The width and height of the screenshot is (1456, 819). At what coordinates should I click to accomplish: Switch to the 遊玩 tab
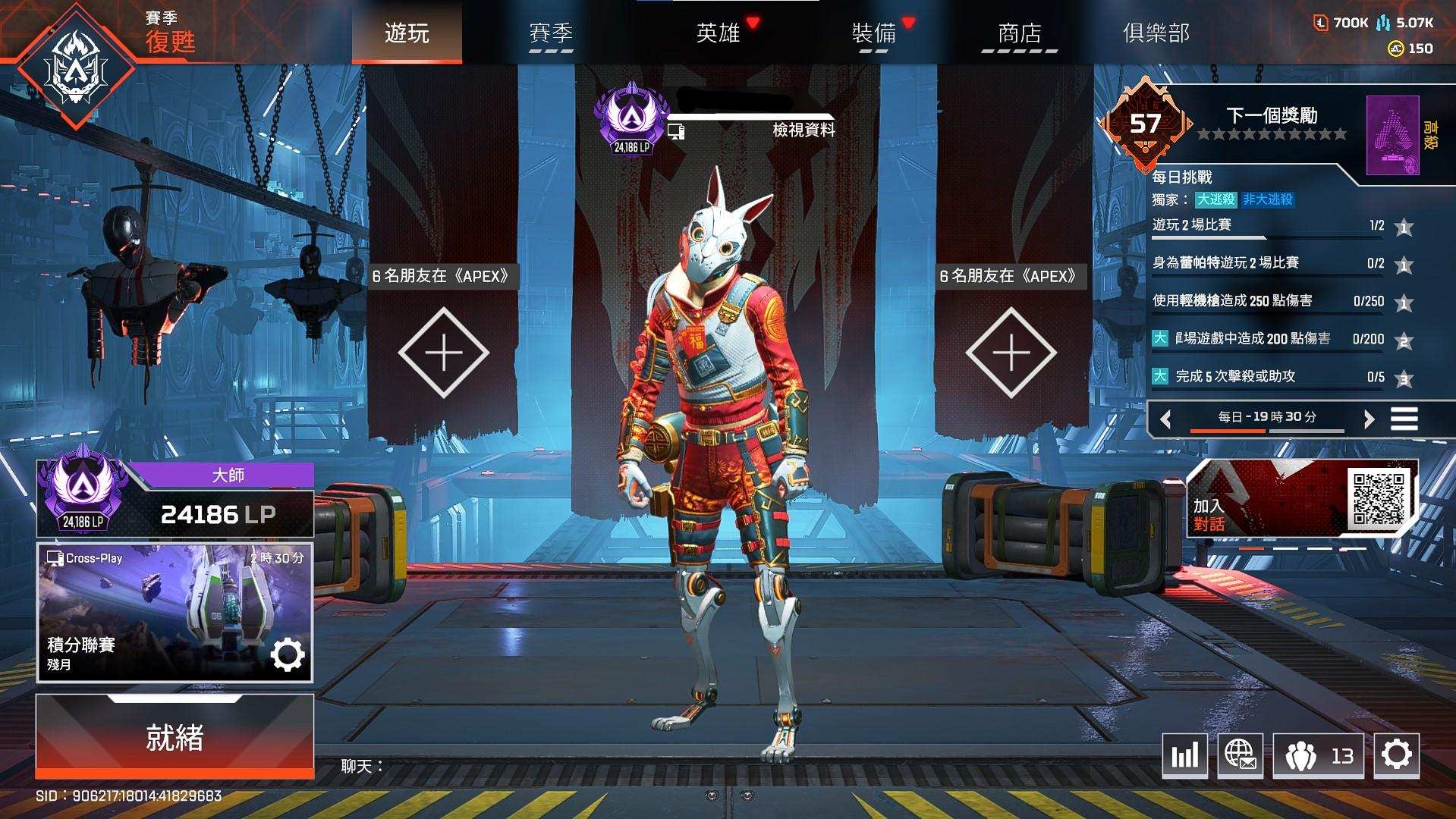[407, 33]
